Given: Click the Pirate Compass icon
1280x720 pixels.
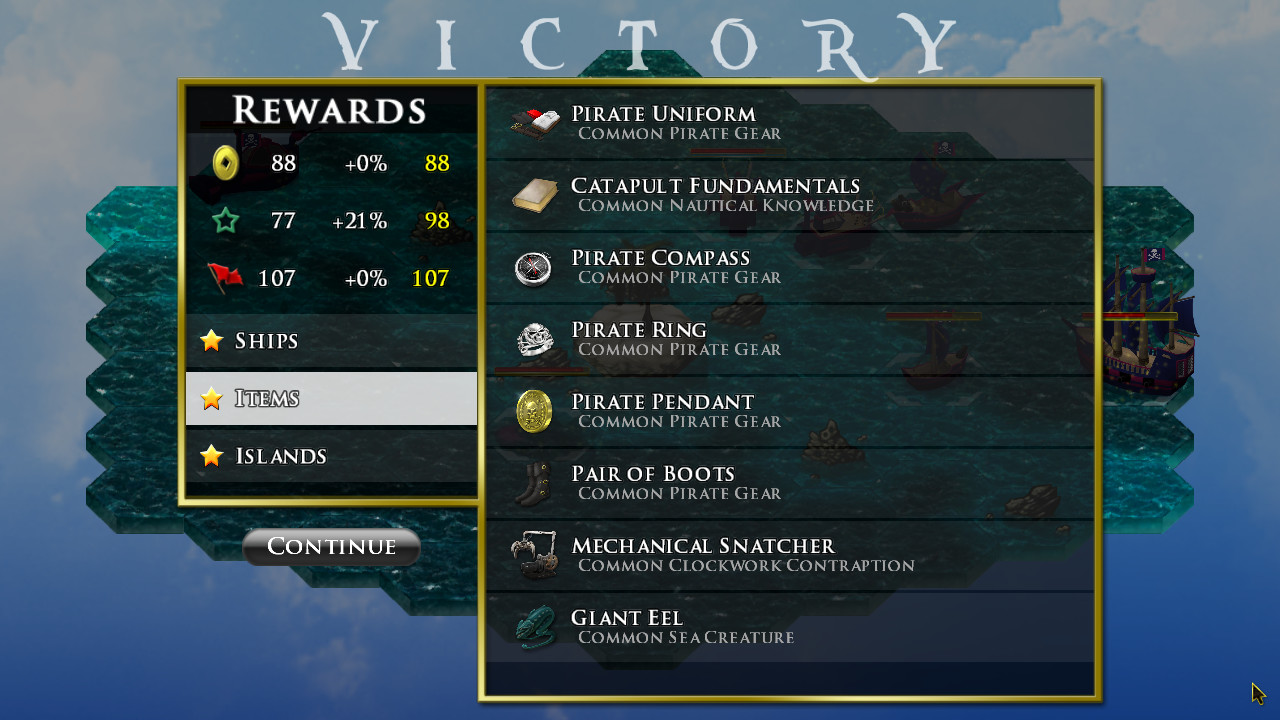Looking at the screenshot, I should coord(533,266).
